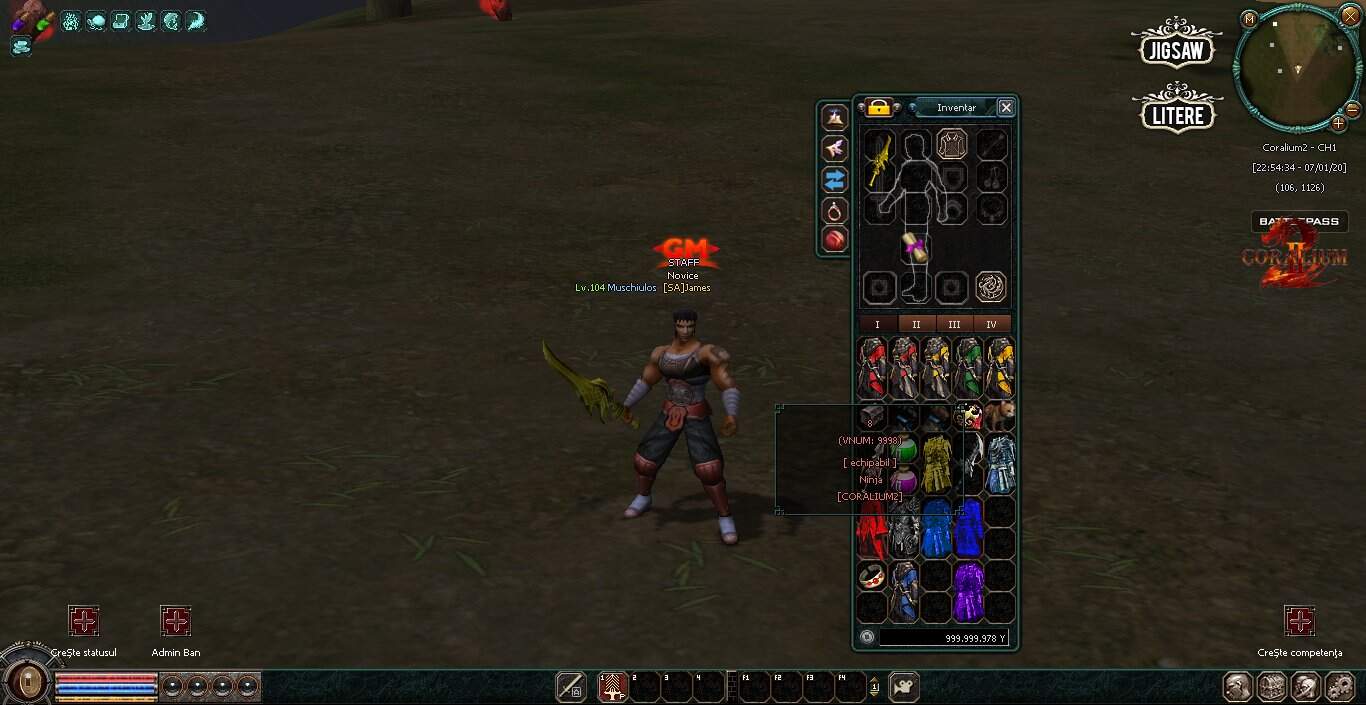Screen dimensions: 1366x705
Task: Open the full map via M button
Action: pyautogui.click(x=1249, y=19)
